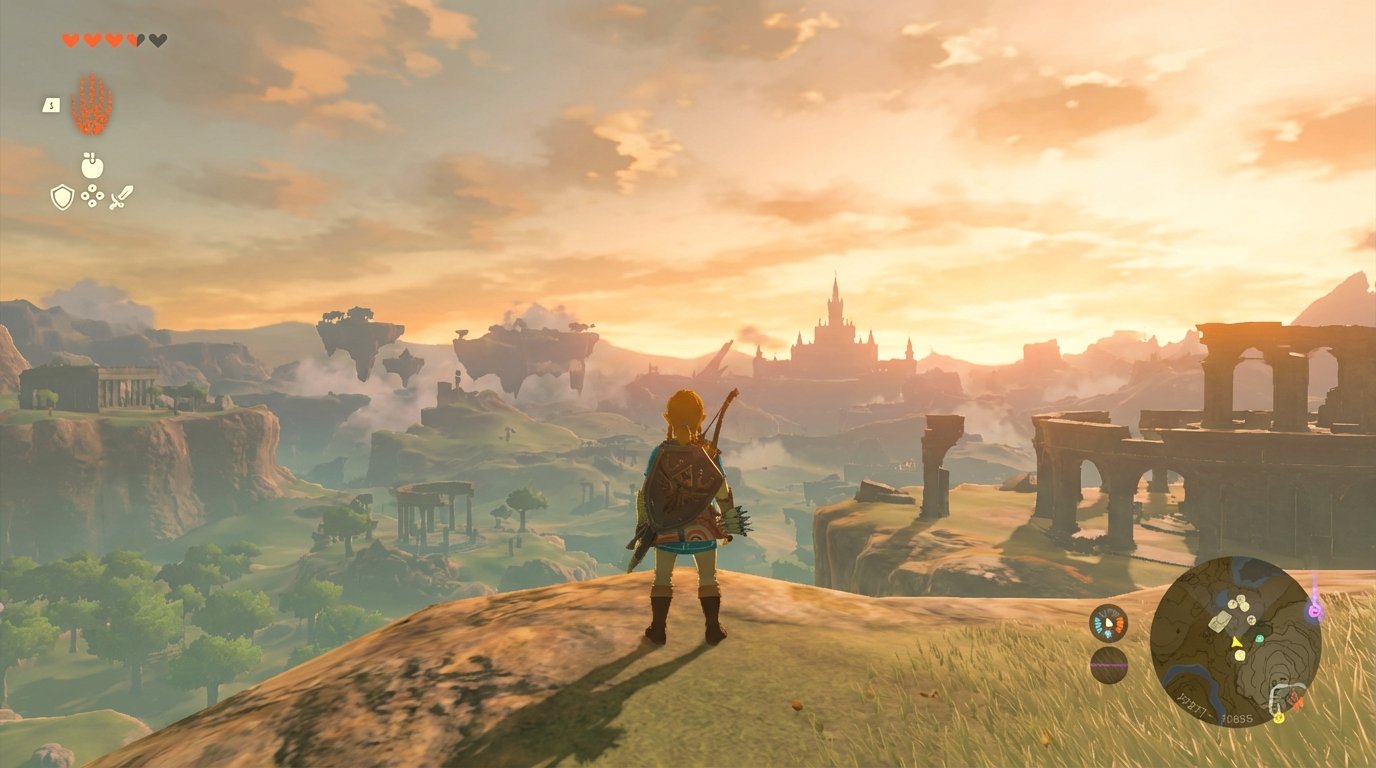Select the d-pad quick-select icon
Image resolution: width=1376 pixels, height=768 pixels.
[x=92, y=195]
